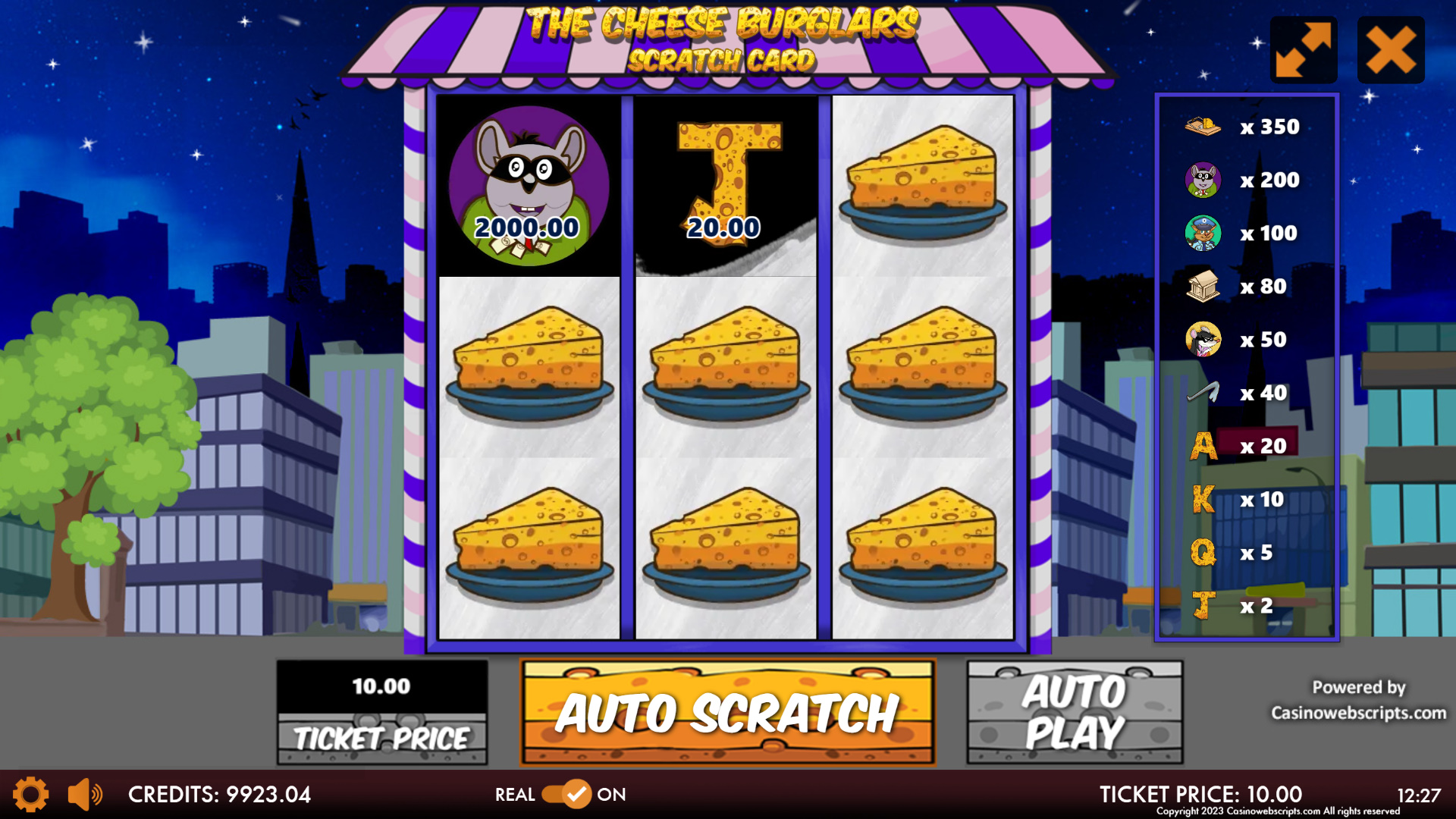Hit the Auto Scratch button
The image size is (1456, 819).
click(x=727, y=712)
